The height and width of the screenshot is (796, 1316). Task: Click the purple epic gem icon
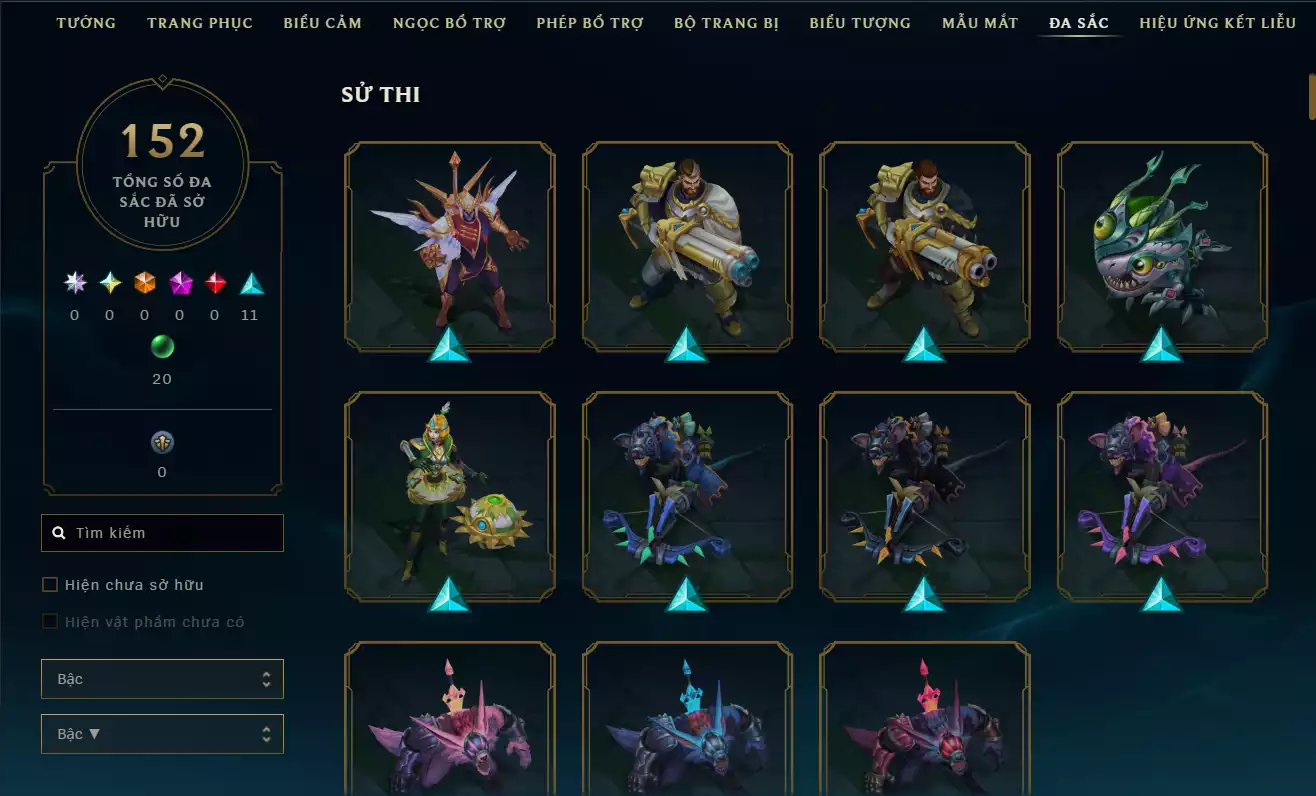(x=178, y=285)
